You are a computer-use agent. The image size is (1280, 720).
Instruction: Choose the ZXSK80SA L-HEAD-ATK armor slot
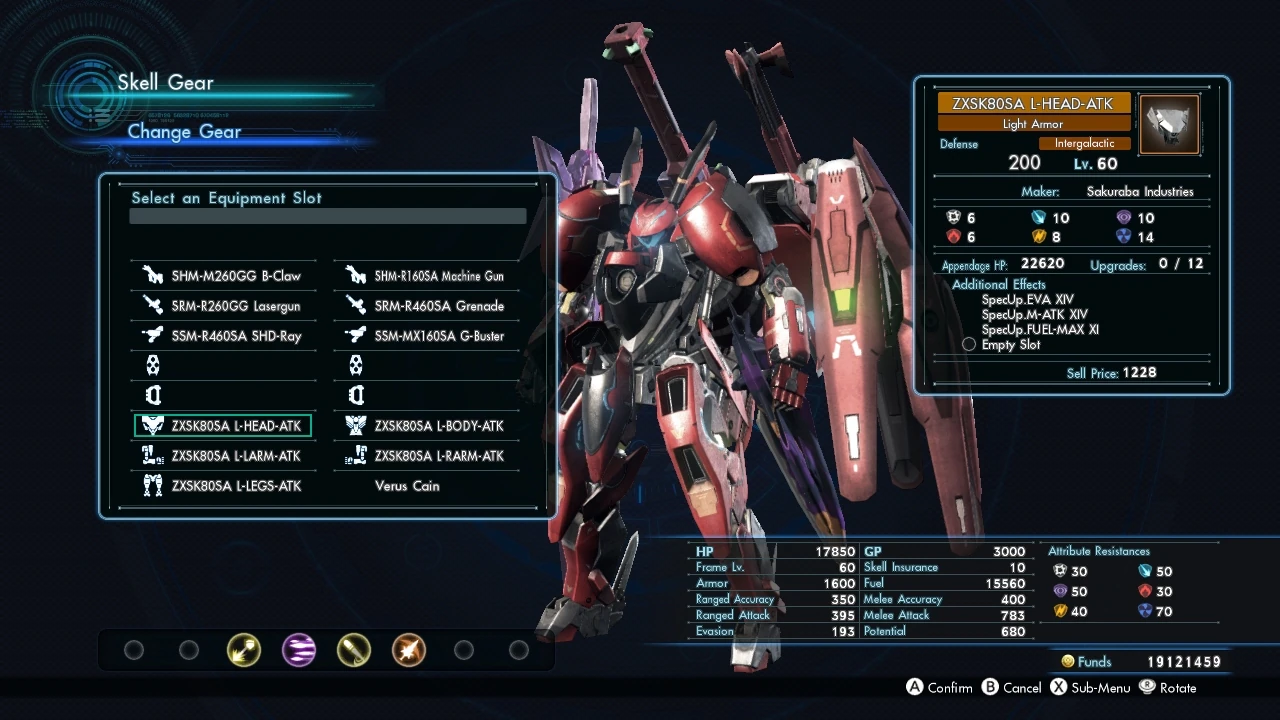tap(224, 426)
